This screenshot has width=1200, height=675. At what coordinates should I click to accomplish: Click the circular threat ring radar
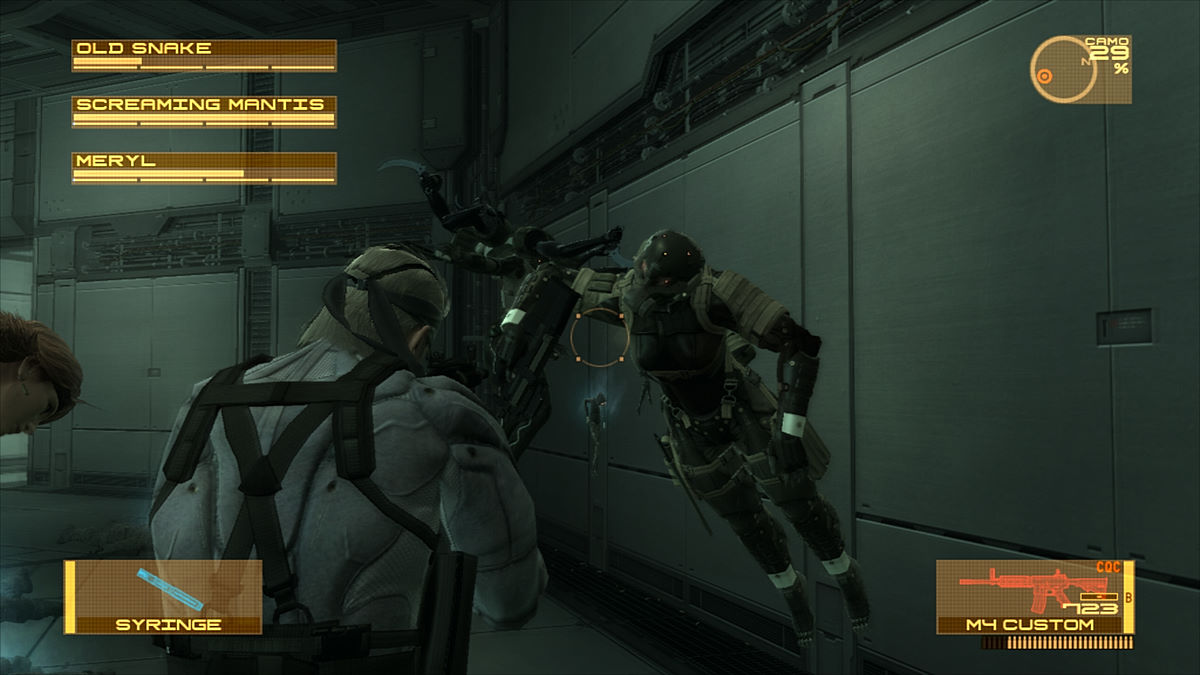click(1062, 70)
